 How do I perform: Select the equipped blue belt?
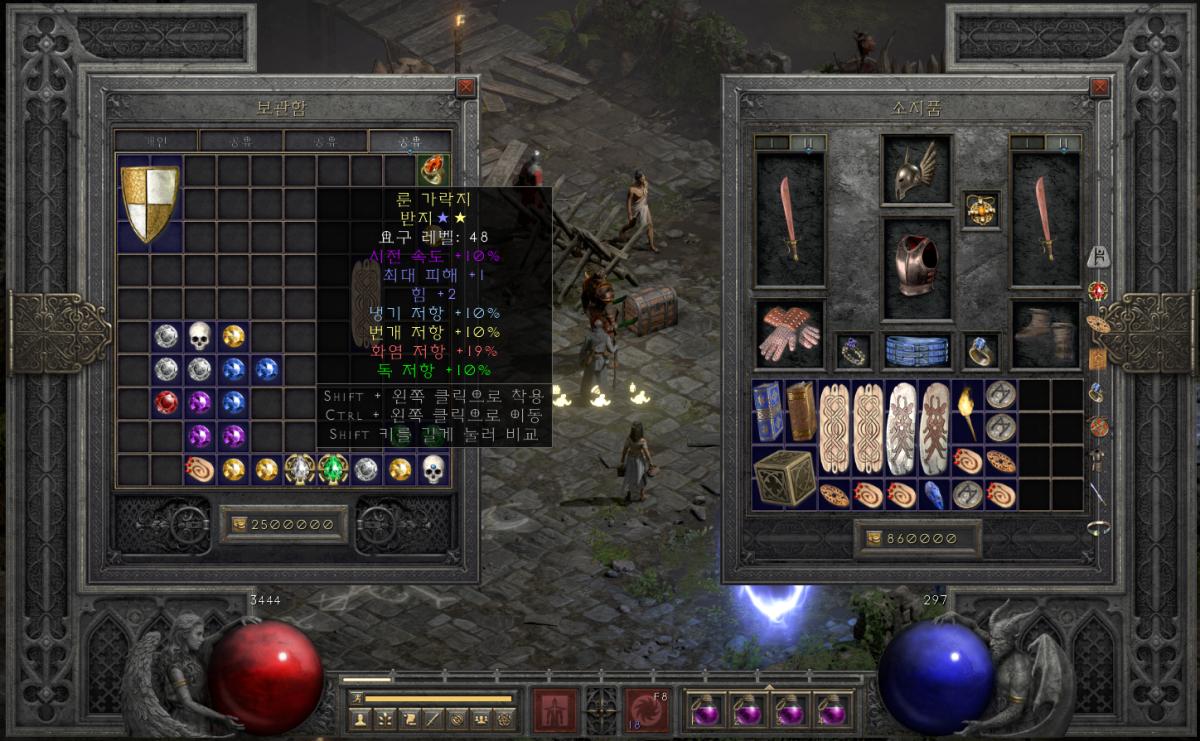pyautogui.click(x=916, y=350)
